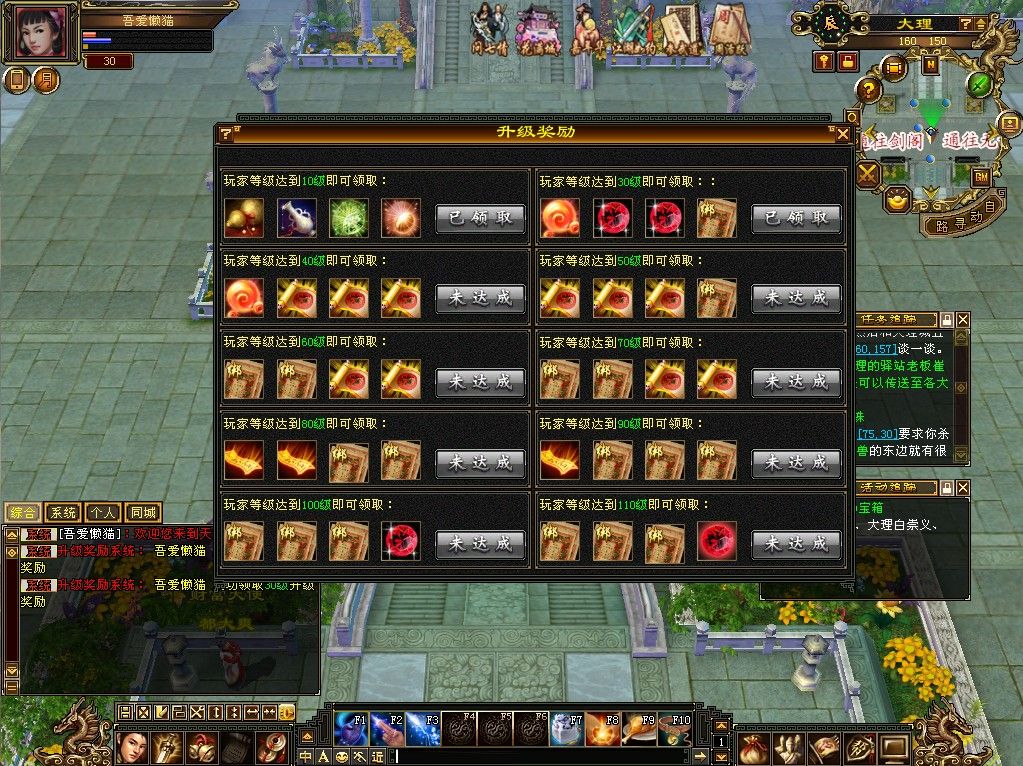Switch to the 系统 chat tab
Viewport: 1023px width, 766px height.
[x=62, y=513]
